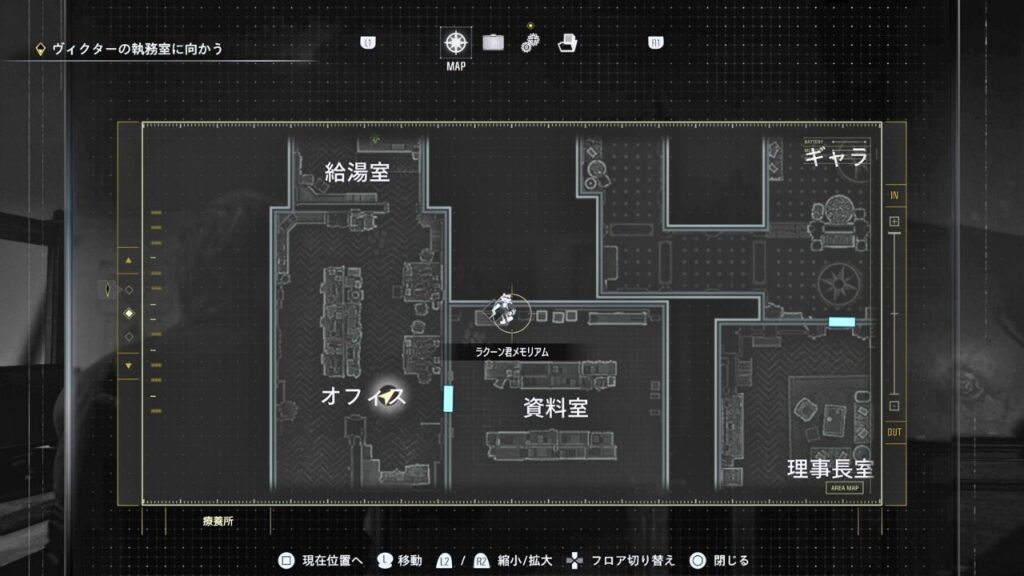The image size is (1024, 576).
Task: Zoom in with the plus button
Action: (894, 221)
